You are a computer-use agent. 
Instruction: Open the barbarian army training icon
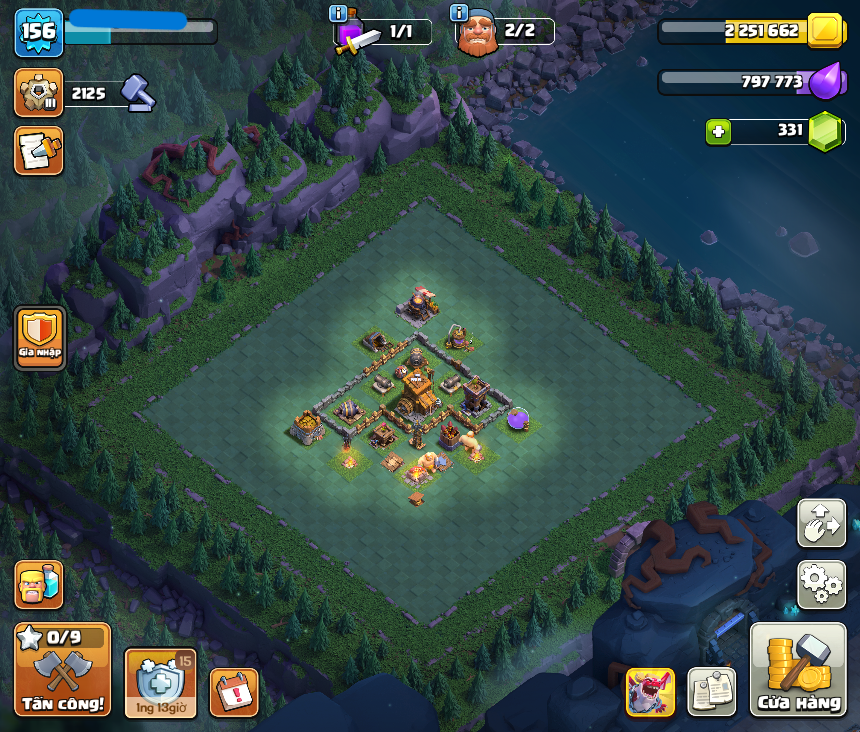click(x=39, y=584)
